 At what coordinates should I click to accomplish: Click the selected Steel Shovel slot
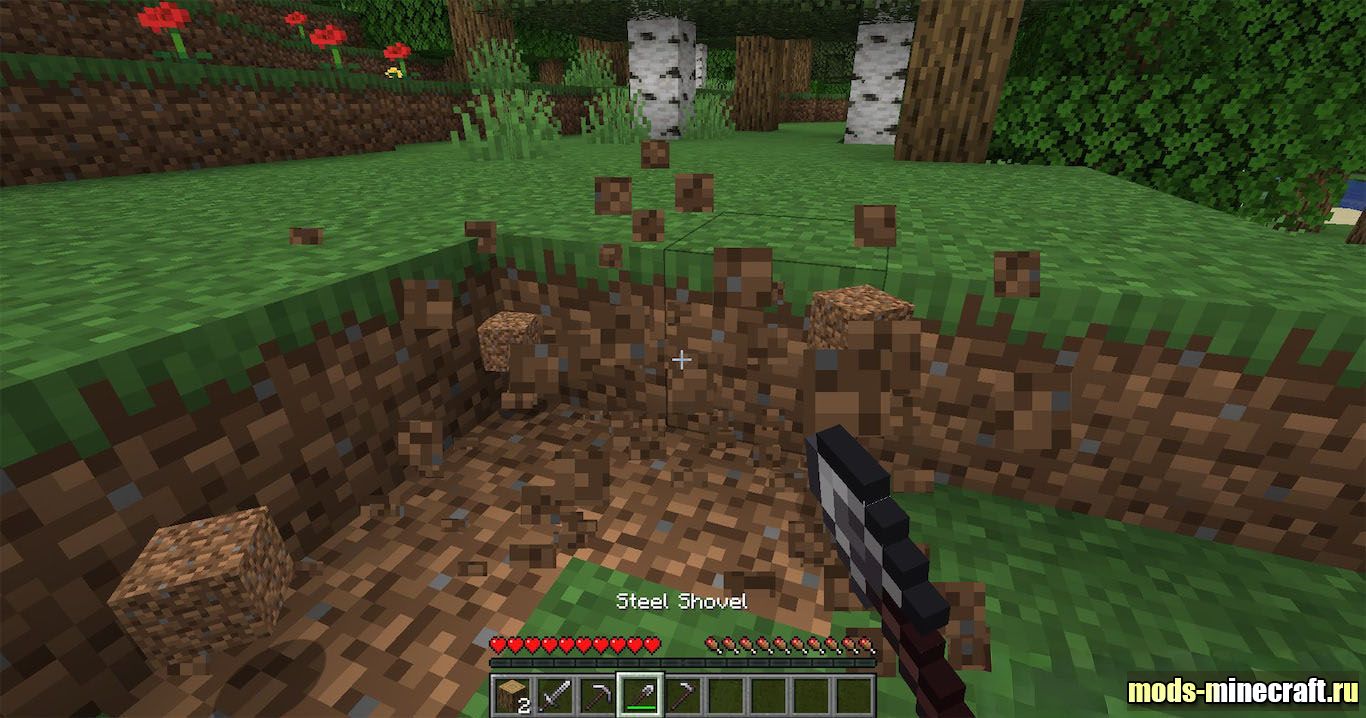pyautogui.click(x=639, y=695)
